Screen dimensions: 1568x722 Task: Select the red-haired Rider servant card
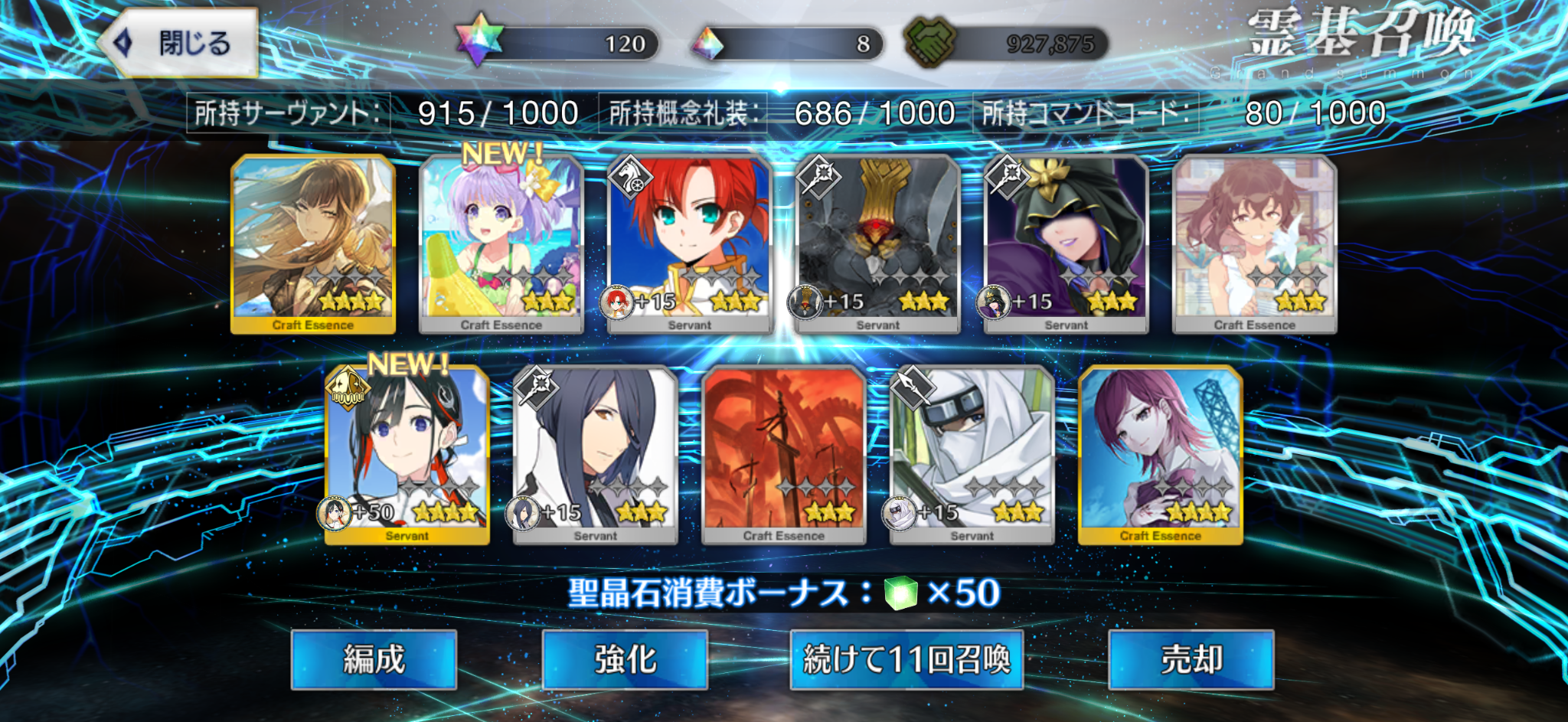(690, 243)
